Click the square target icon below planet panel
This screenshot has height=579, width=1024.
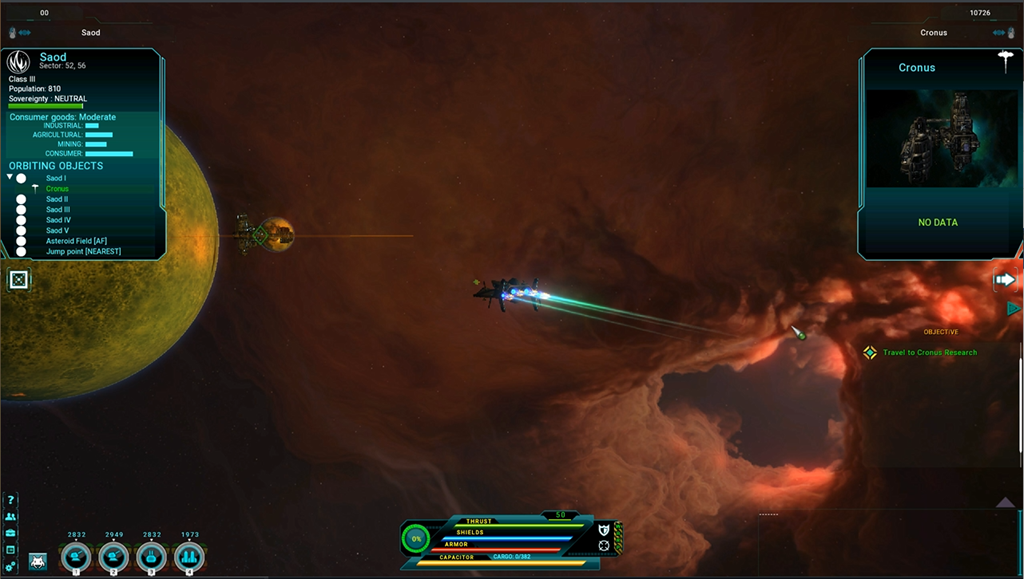point(19,280)
